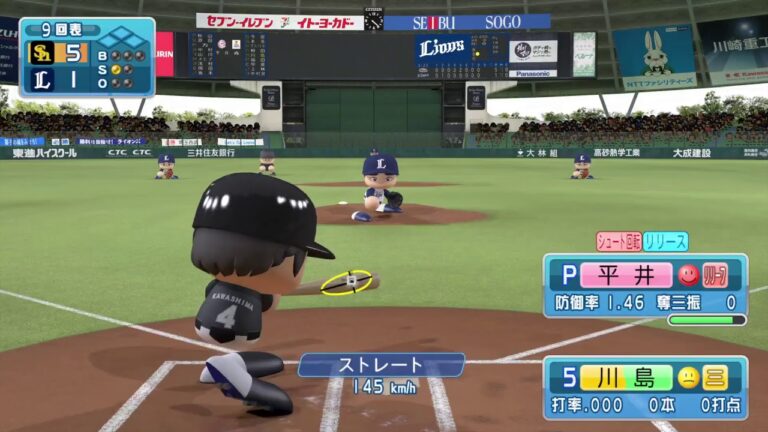Click the pitcher's red smiley condition icon

pos(688,275)
